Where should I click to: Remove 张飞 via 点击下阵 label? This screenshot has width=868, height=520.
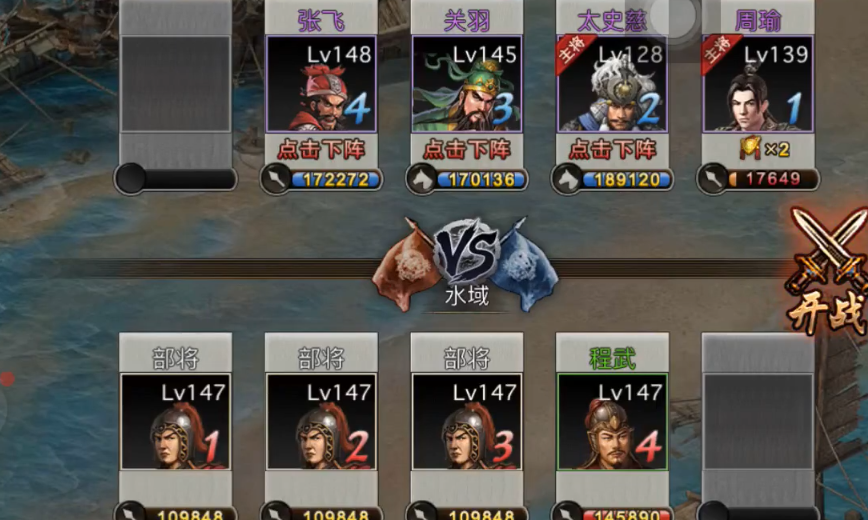pos(321,150)
